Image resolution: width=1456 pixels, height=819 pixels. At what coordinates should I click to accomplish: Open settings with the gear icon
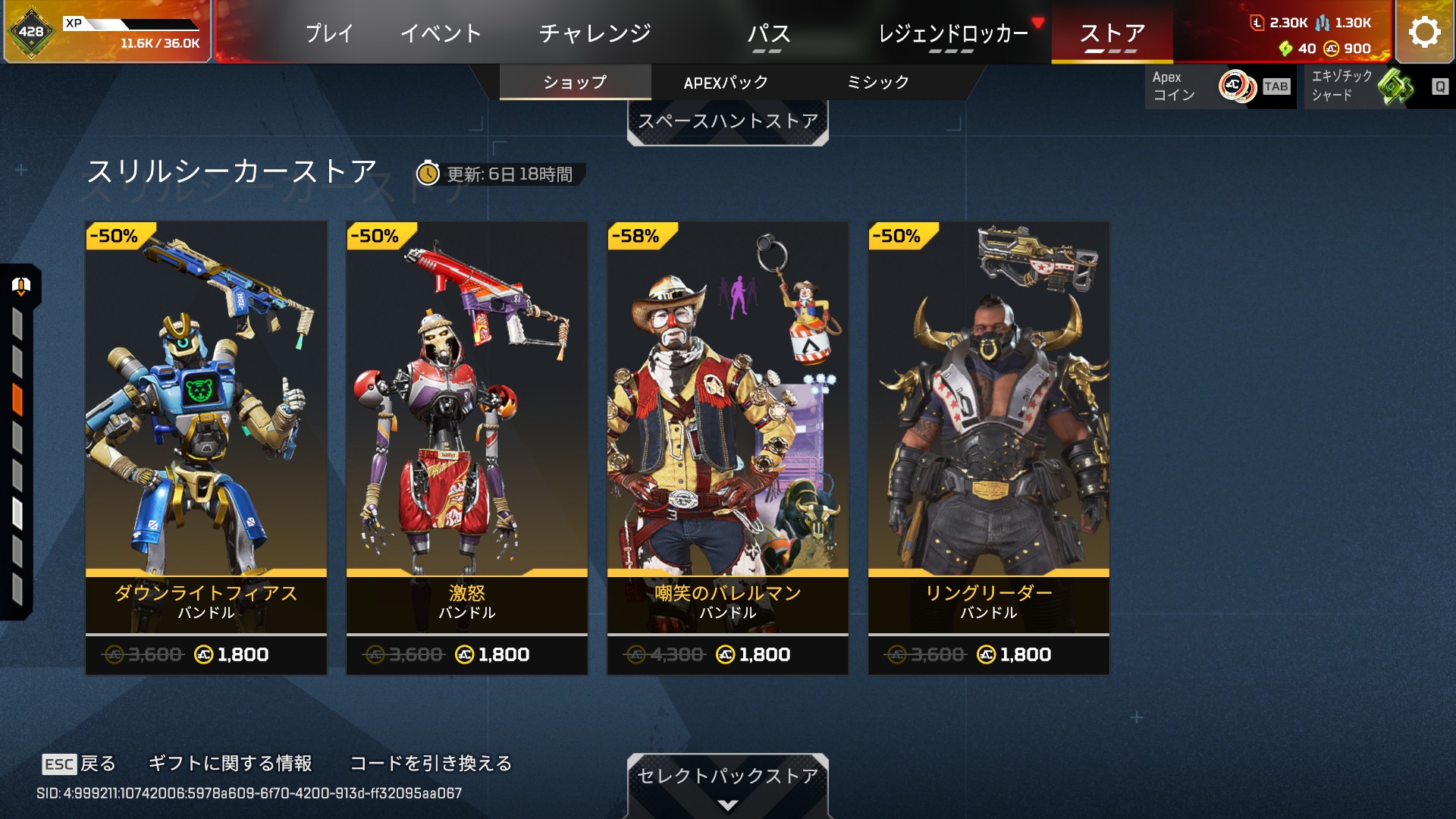pyautogui.click(x=1424, y=32)
